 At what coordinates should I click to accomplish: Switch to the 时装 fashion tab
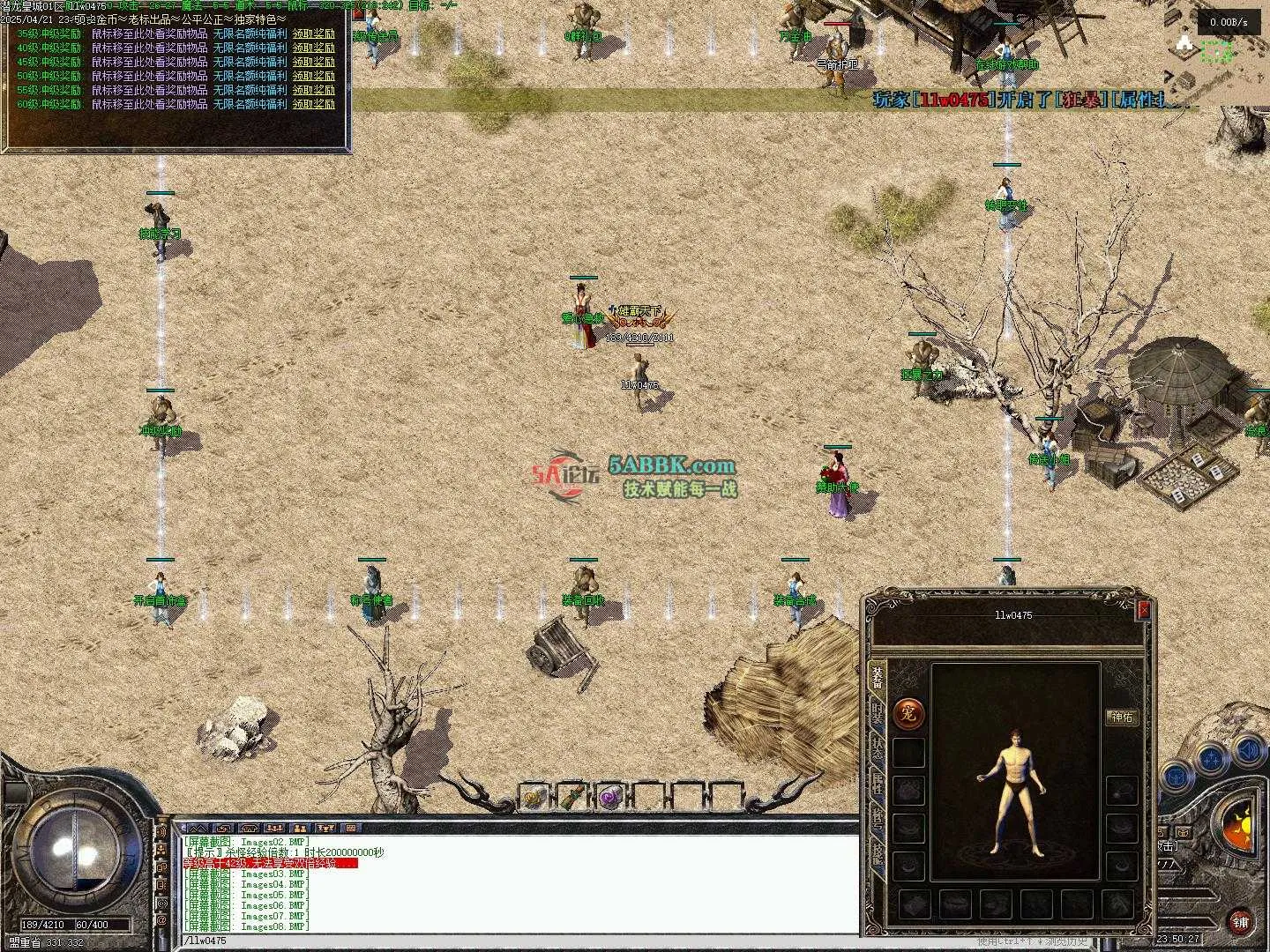pos(878,716)
